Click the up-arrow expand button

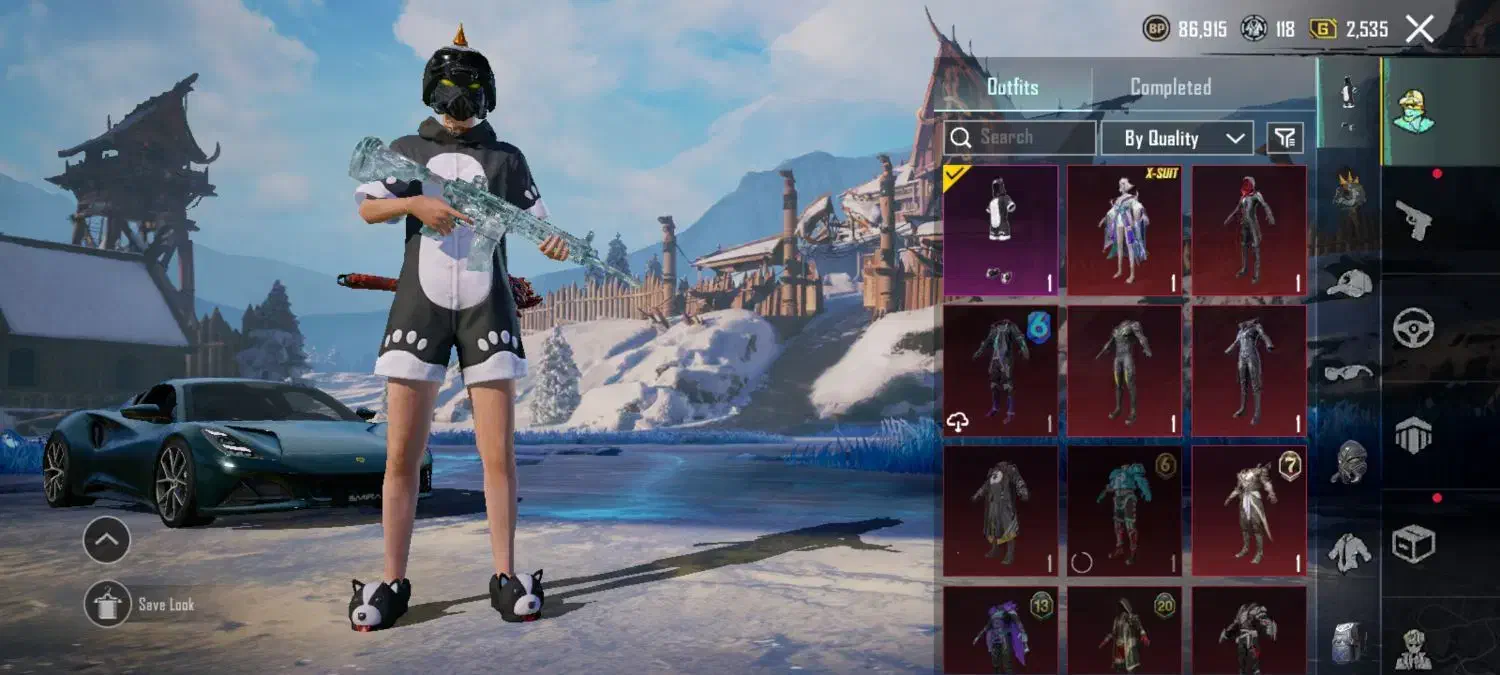[x=107, y=541]
